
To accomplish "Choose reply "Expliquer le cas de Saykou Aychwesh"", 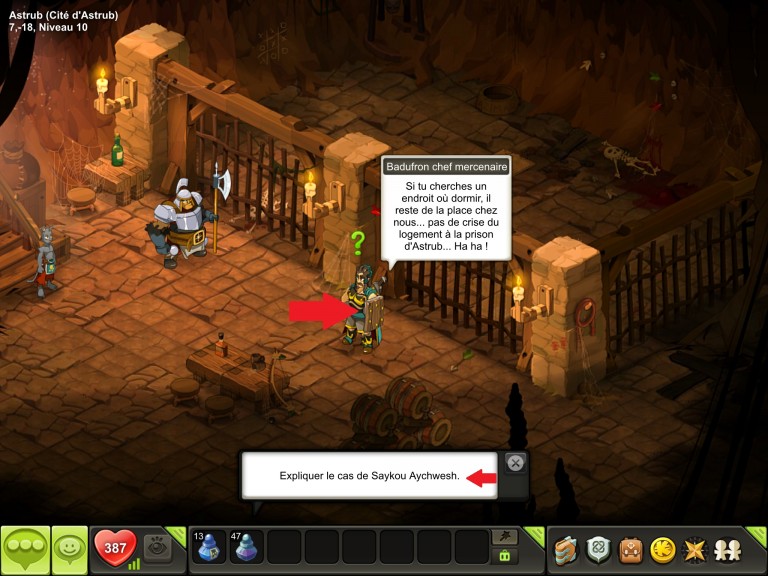I will point(369,476).
